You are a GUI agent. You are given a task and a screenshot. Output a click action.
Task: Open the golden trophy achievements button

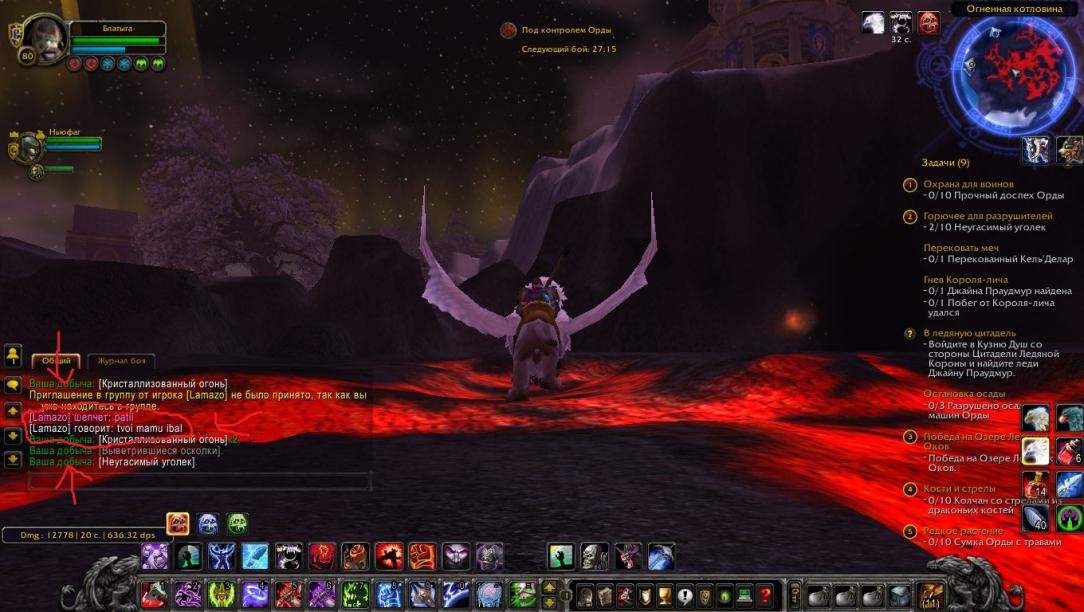point(665,595)
